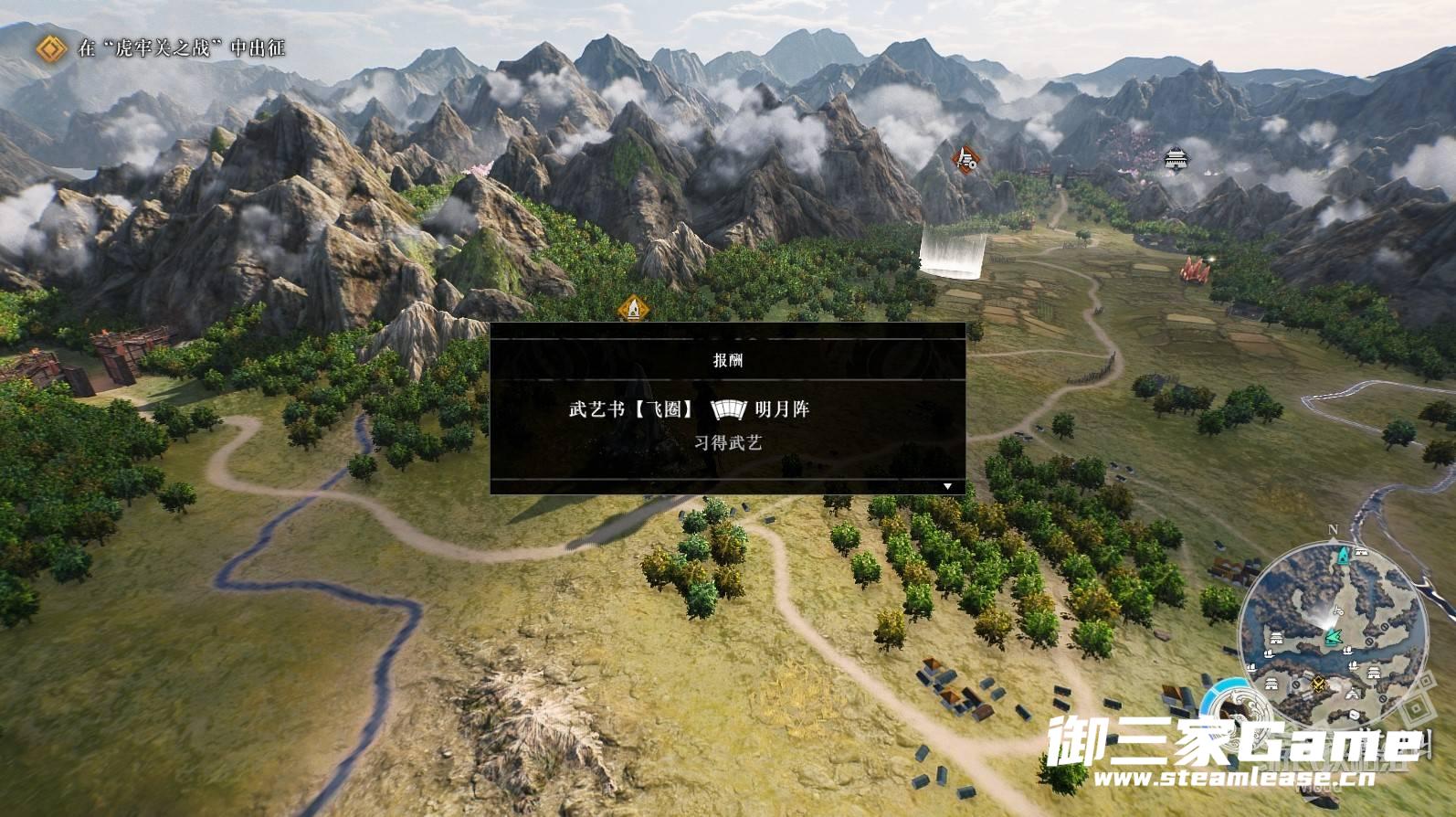Click the continue arrow in the reward dialog
The height and width of the screenshot is (817, 1456).
pos(947,486)
